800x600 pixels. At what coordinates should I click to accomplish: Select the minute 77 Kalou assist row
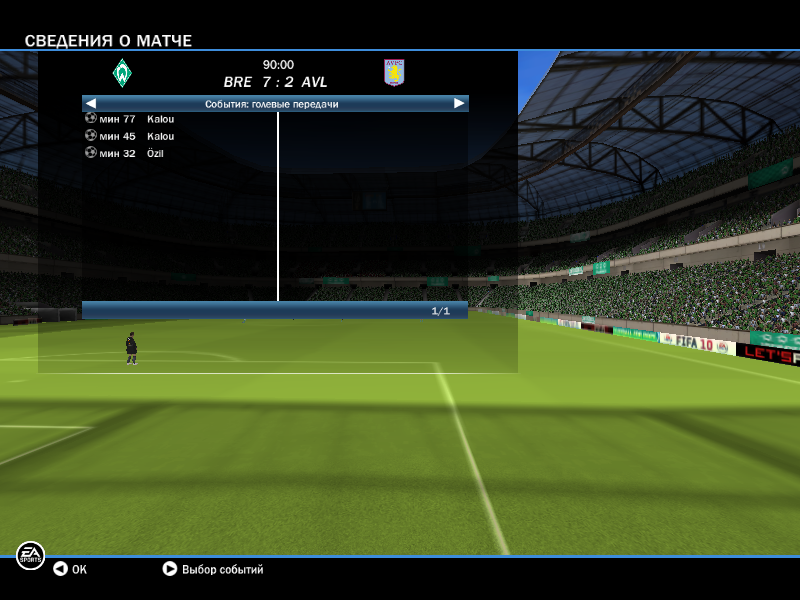pyautogui.click(x=130, y=119)
